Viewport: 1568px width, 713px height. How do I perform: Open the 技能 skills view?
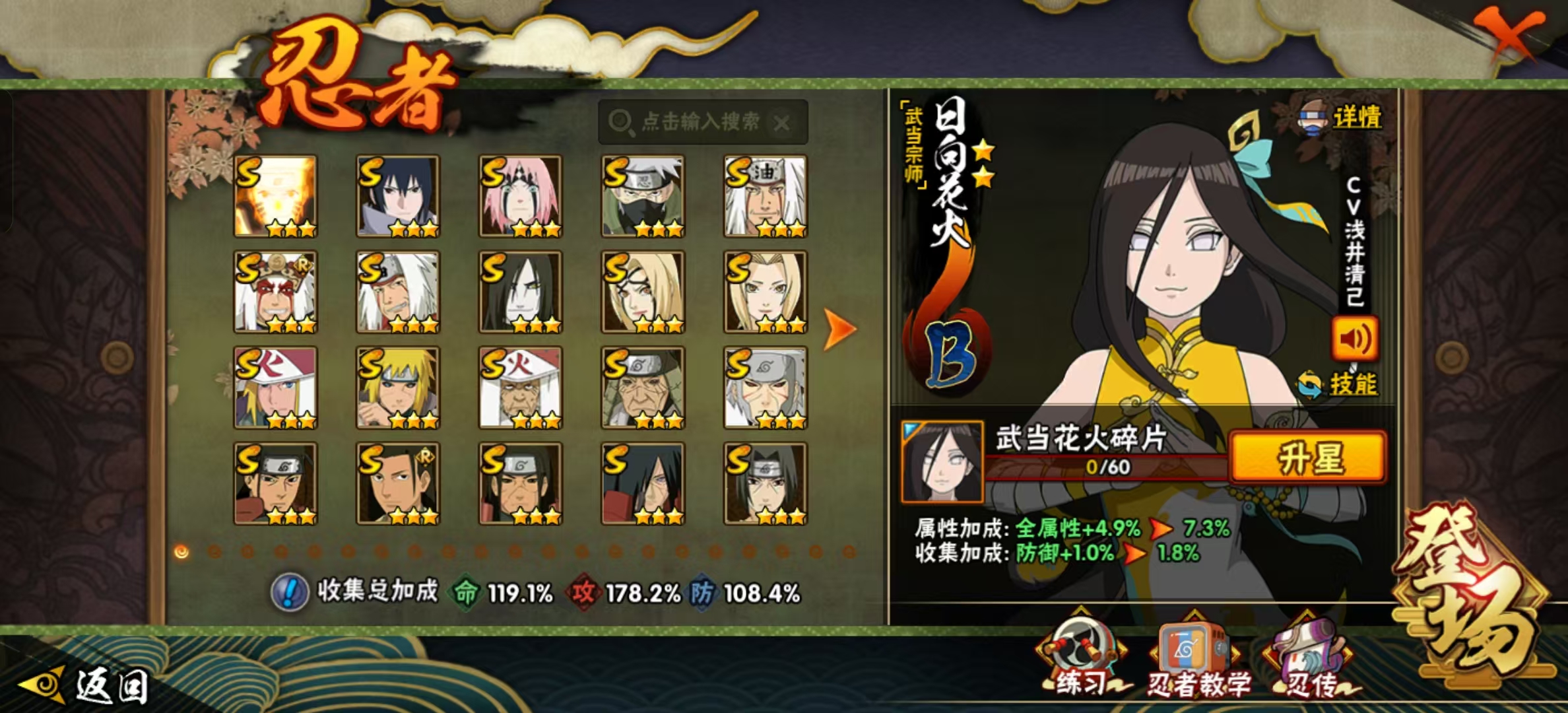[x=1338, y=384]
